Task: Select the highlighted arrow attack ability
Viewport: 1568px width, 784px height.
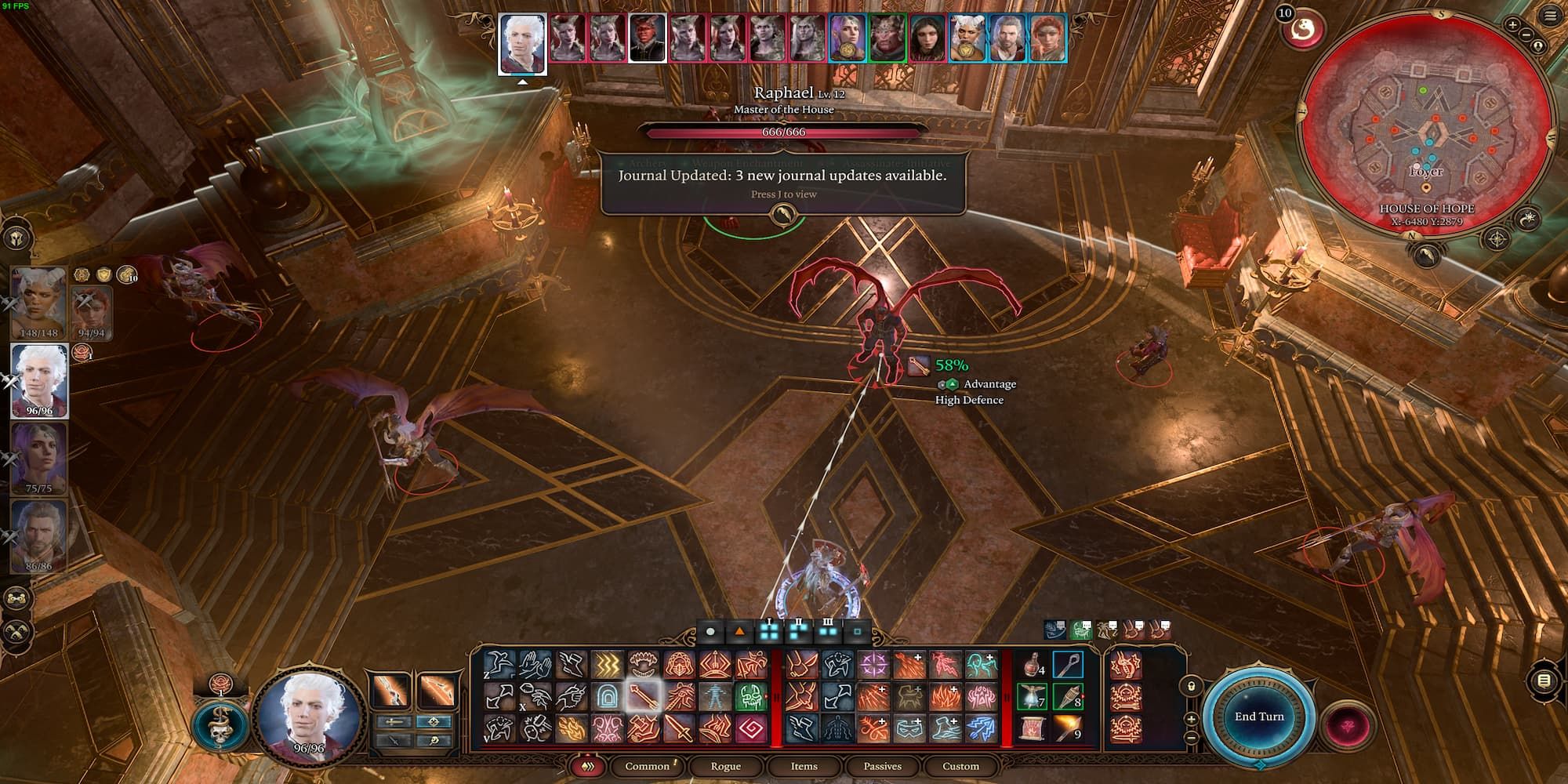Action: tap(643, 696)
